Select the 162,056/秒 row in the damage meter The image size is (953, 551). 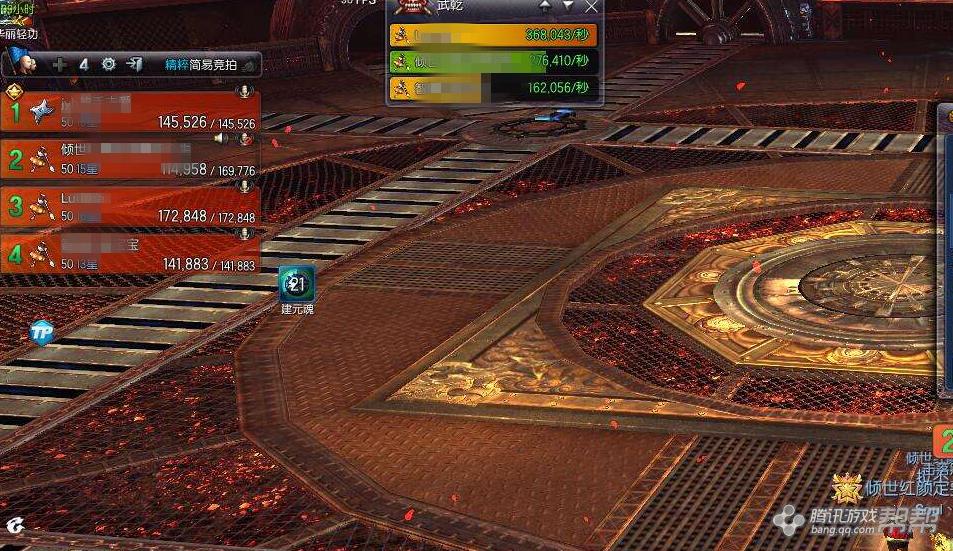point(495,88)
